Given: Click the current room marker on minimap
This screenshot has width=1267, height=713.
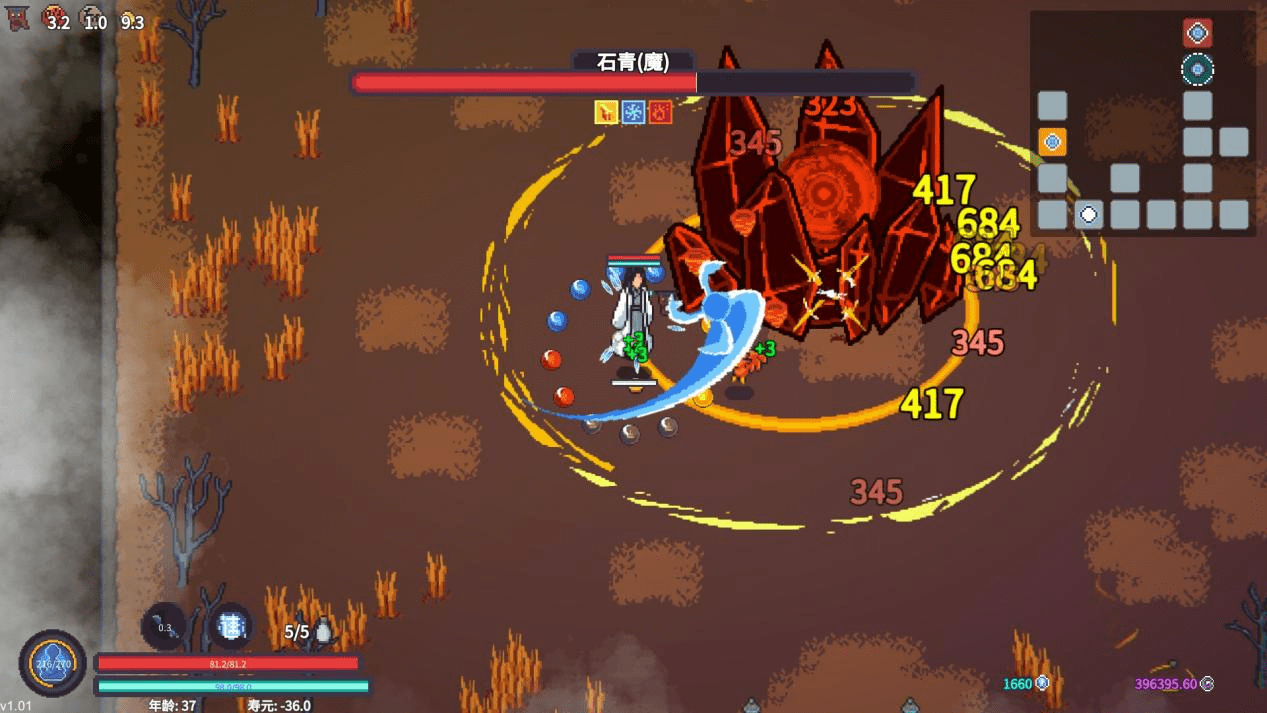Looking at the screenshot, I should point(1088,214).
